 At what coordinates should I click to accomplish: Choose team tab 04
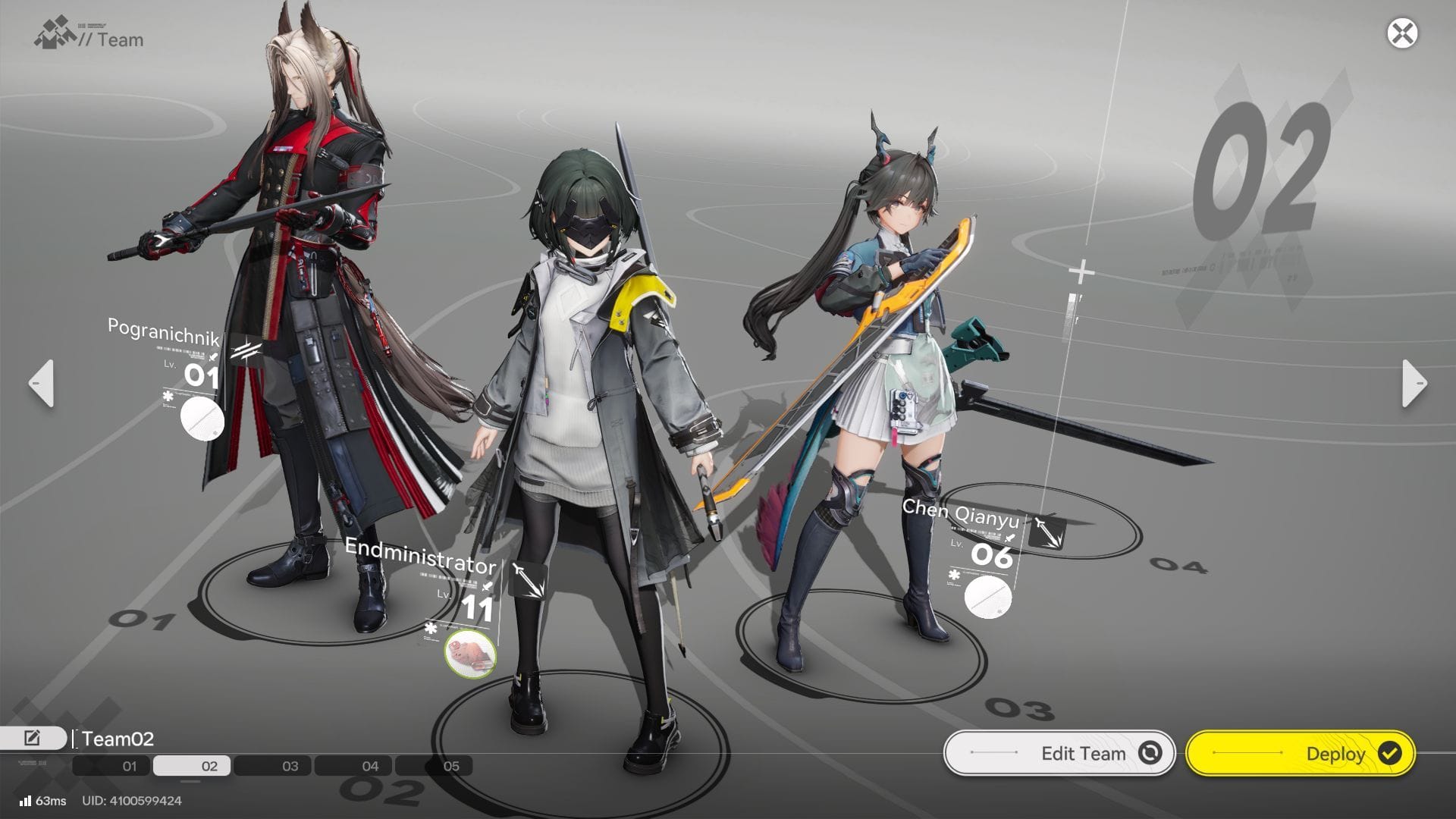pyautogui.click(x=353, y=766)
